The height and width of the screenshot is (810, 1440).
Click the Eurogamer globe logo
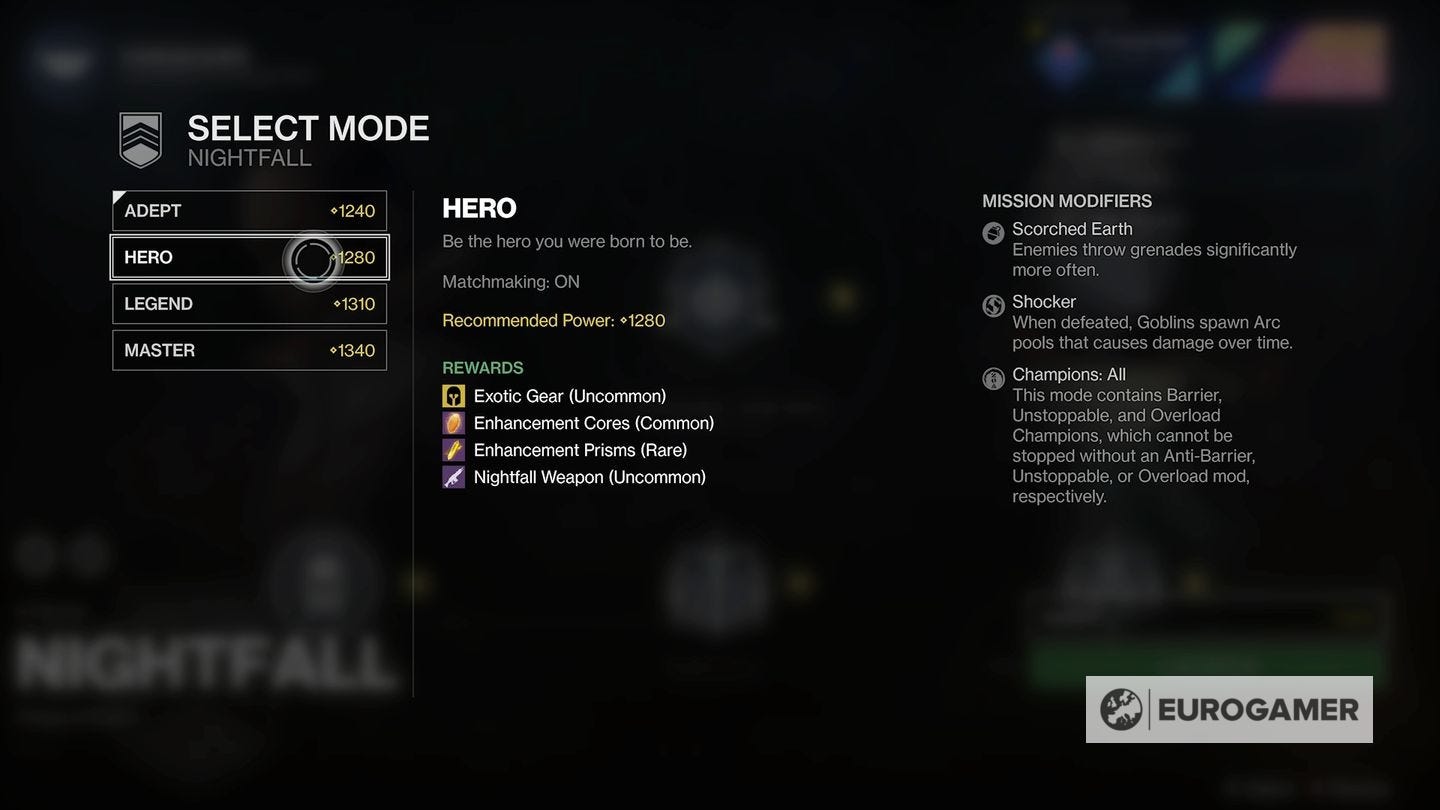(1123, 709)
